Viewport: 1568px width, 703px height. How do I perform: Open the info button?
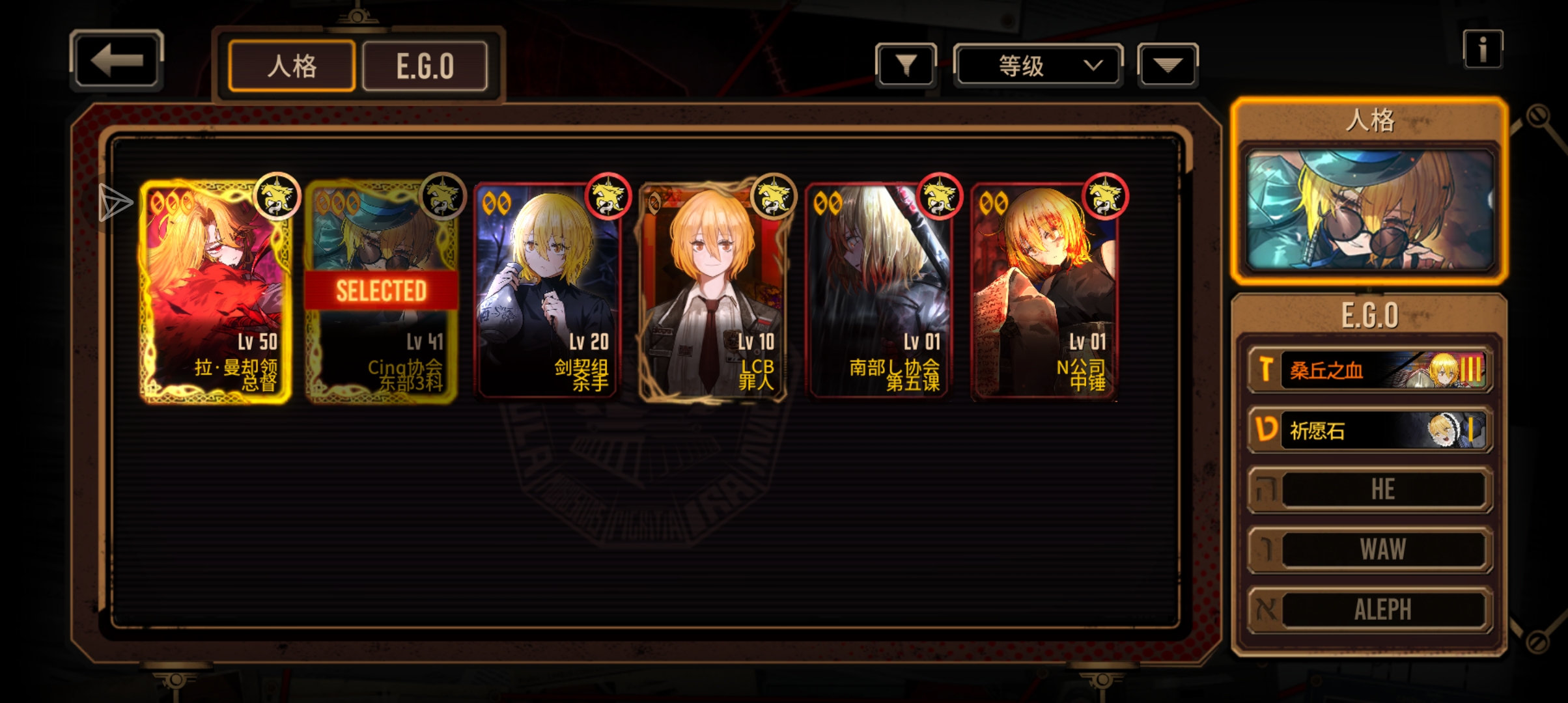coord(1482,49)
